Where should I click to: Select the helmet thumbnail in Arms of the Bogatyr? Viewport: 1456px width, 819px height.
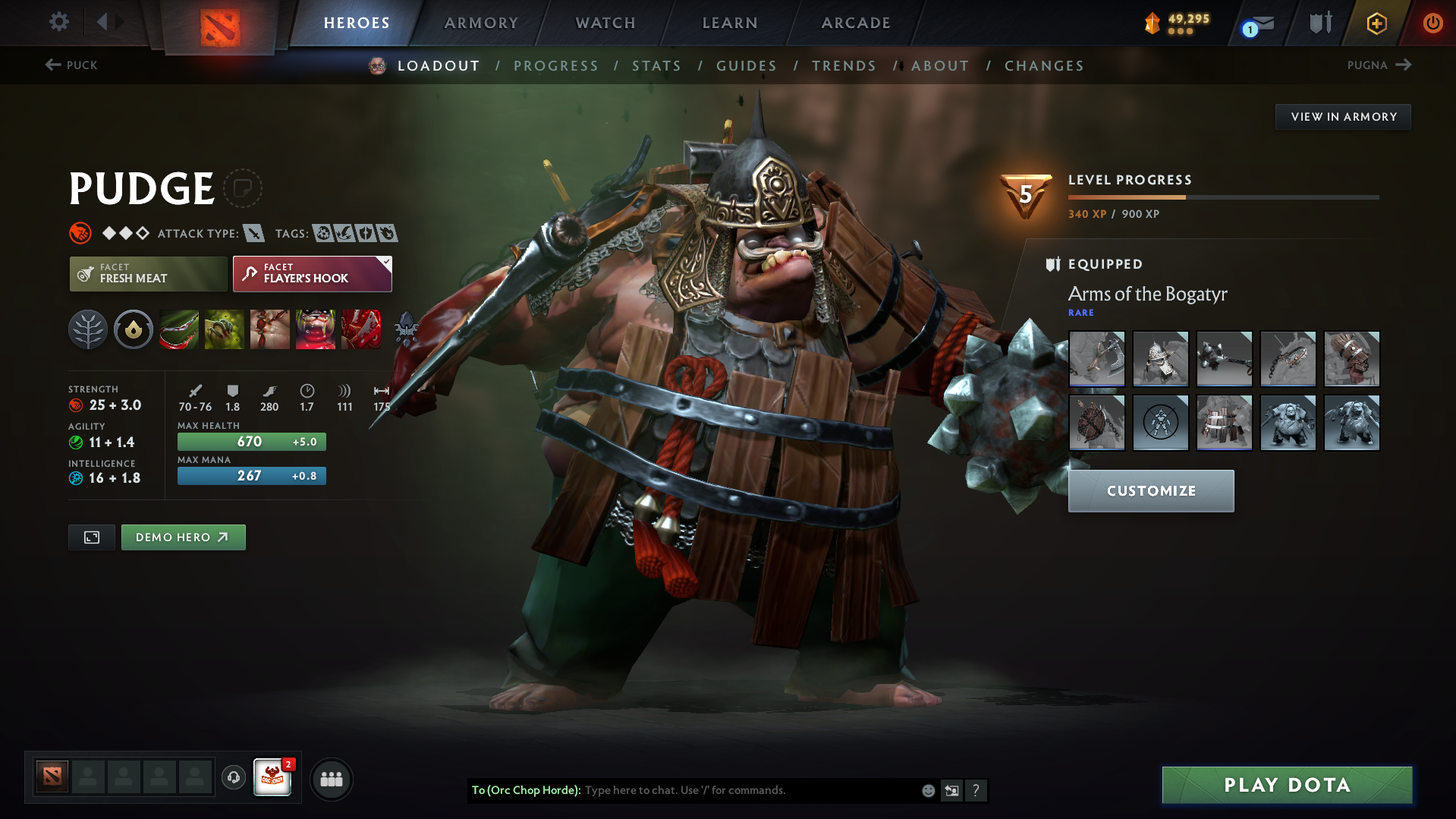pos(1160,359)
